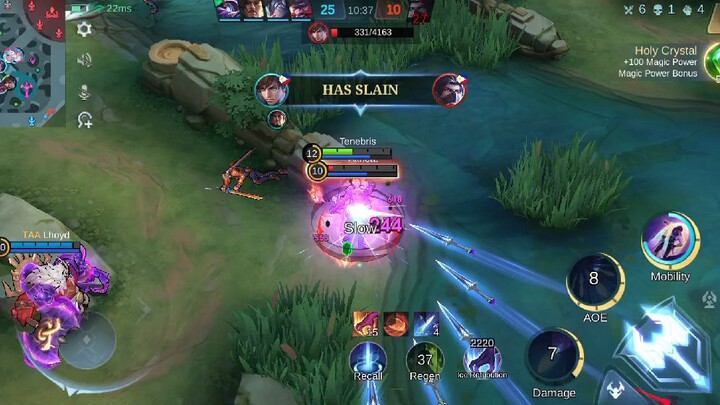Toggle the microphone icon
This screenshot has width=720, height=405.
(x=85, y=91)
